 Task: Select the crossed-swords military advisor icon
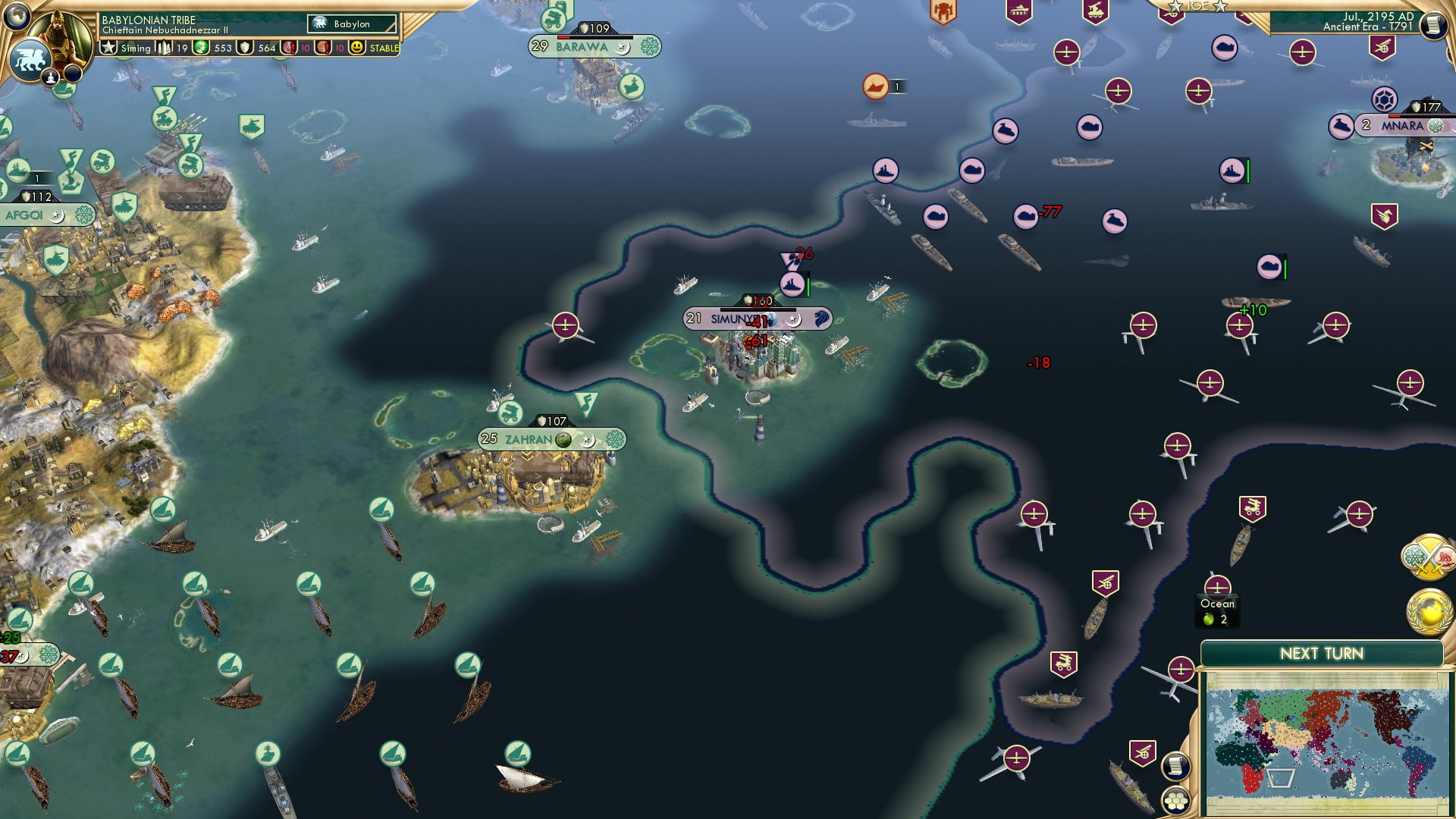(x=1427, y=558)
